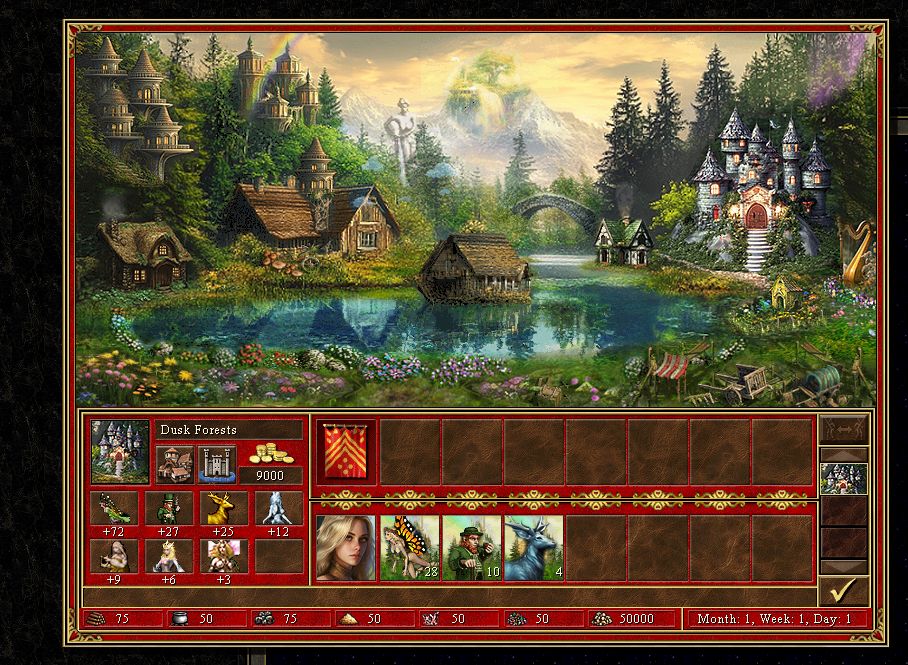Click the gold coins income icon
This screenshot has height=665, width=908.
click(x=270, y=453)
